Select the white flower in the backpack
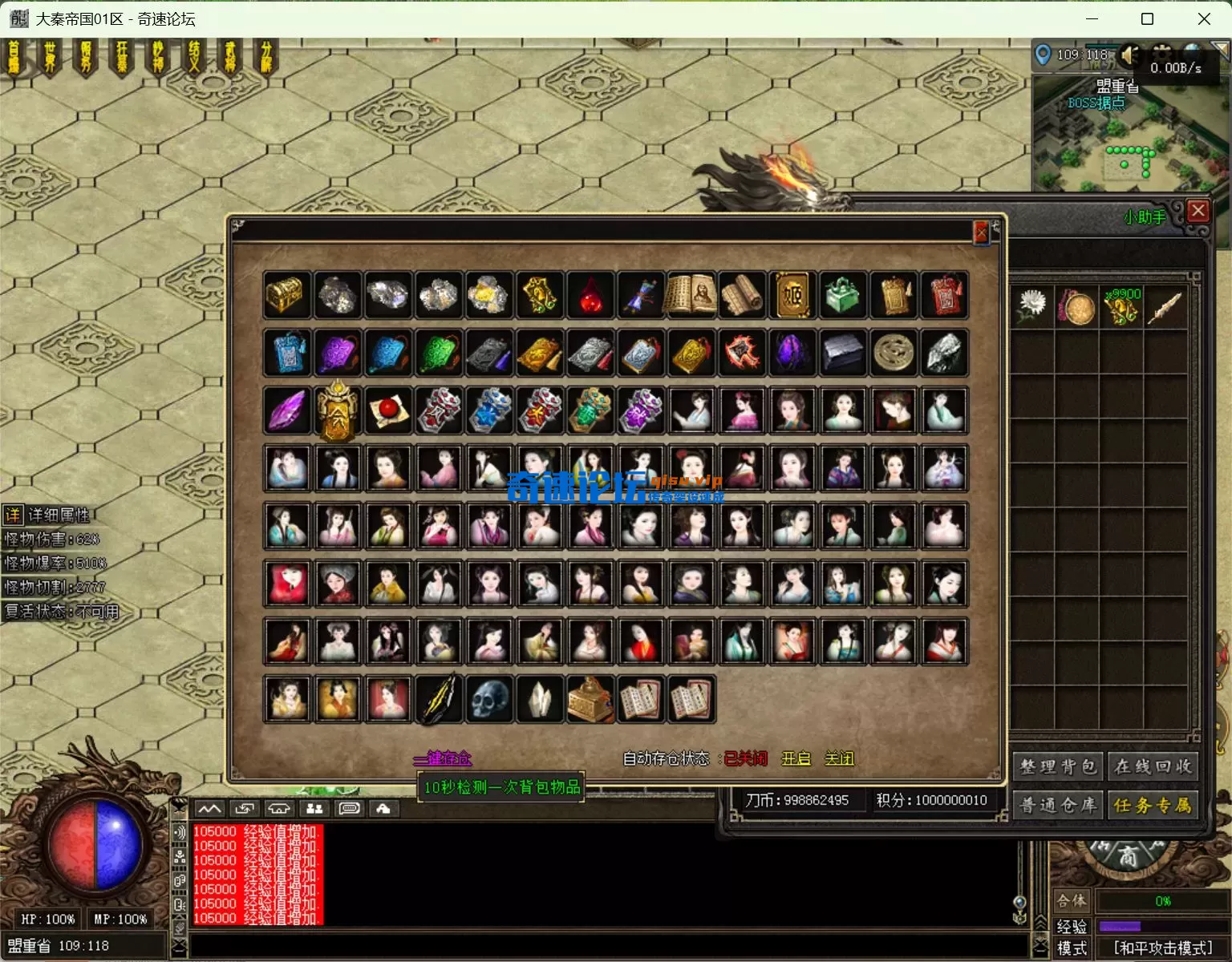 pyautogui.click(x=1031, y=306)
